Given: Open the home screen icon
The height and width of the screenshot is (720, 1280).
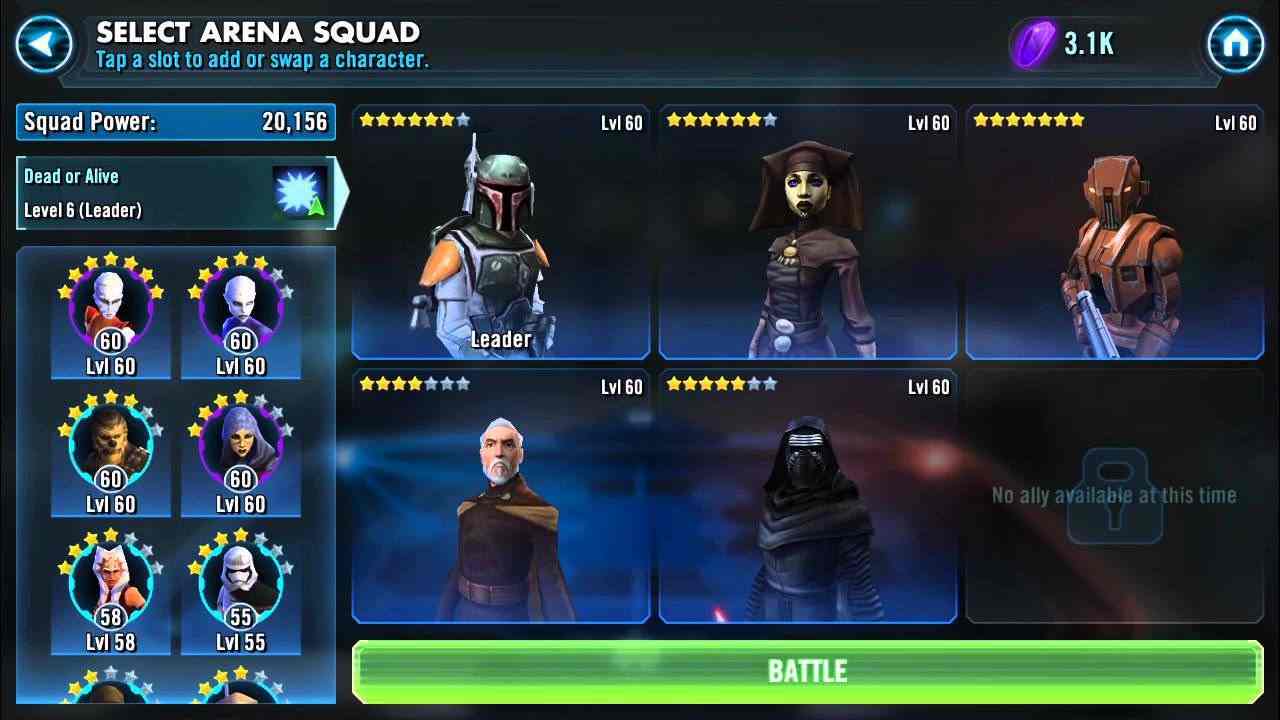Looking at the screenshot, I should tap(1238, 42).
